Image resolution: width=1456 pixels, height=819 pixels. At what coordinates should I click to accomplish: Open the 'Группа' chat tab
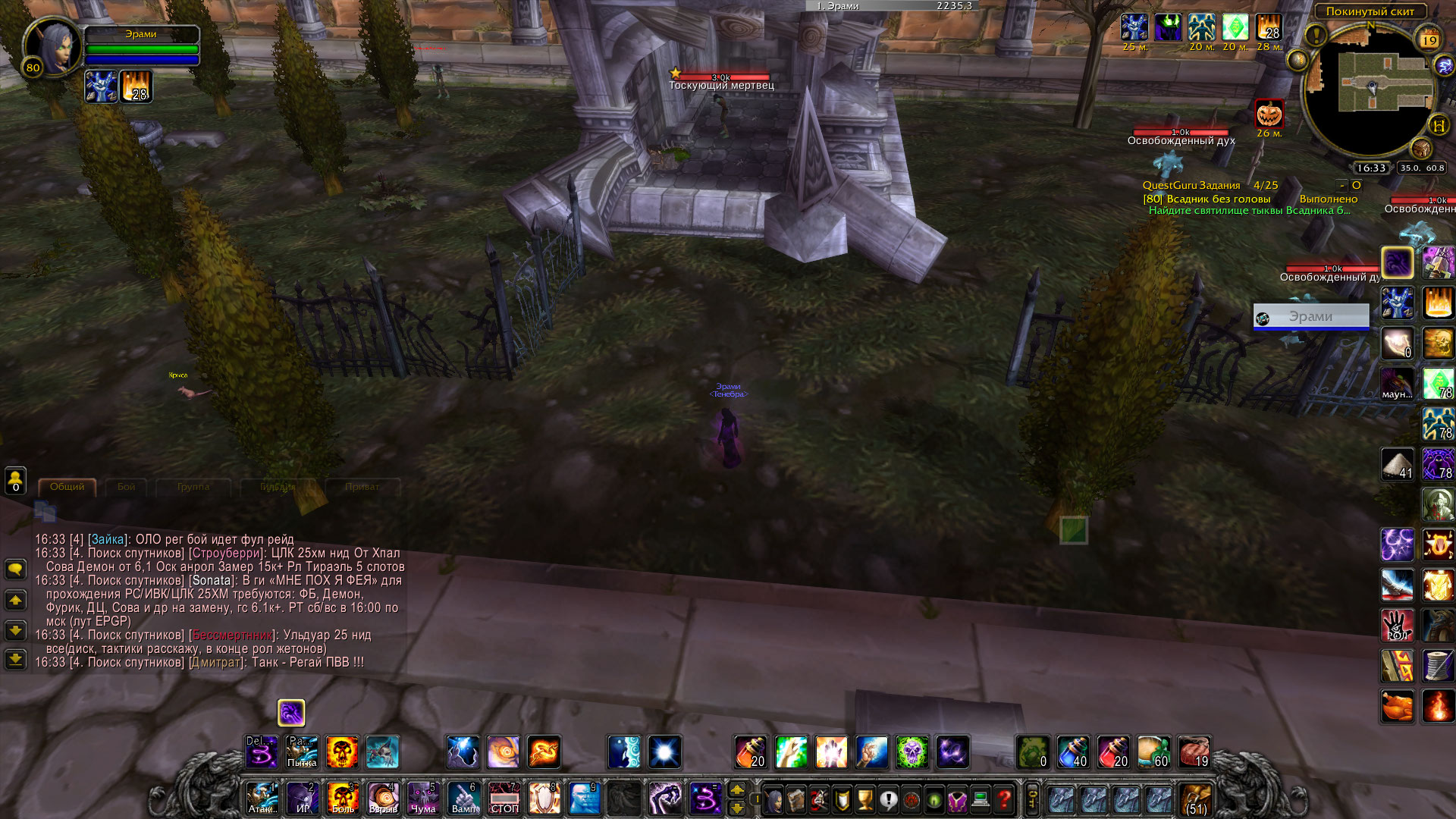point(193,487)
